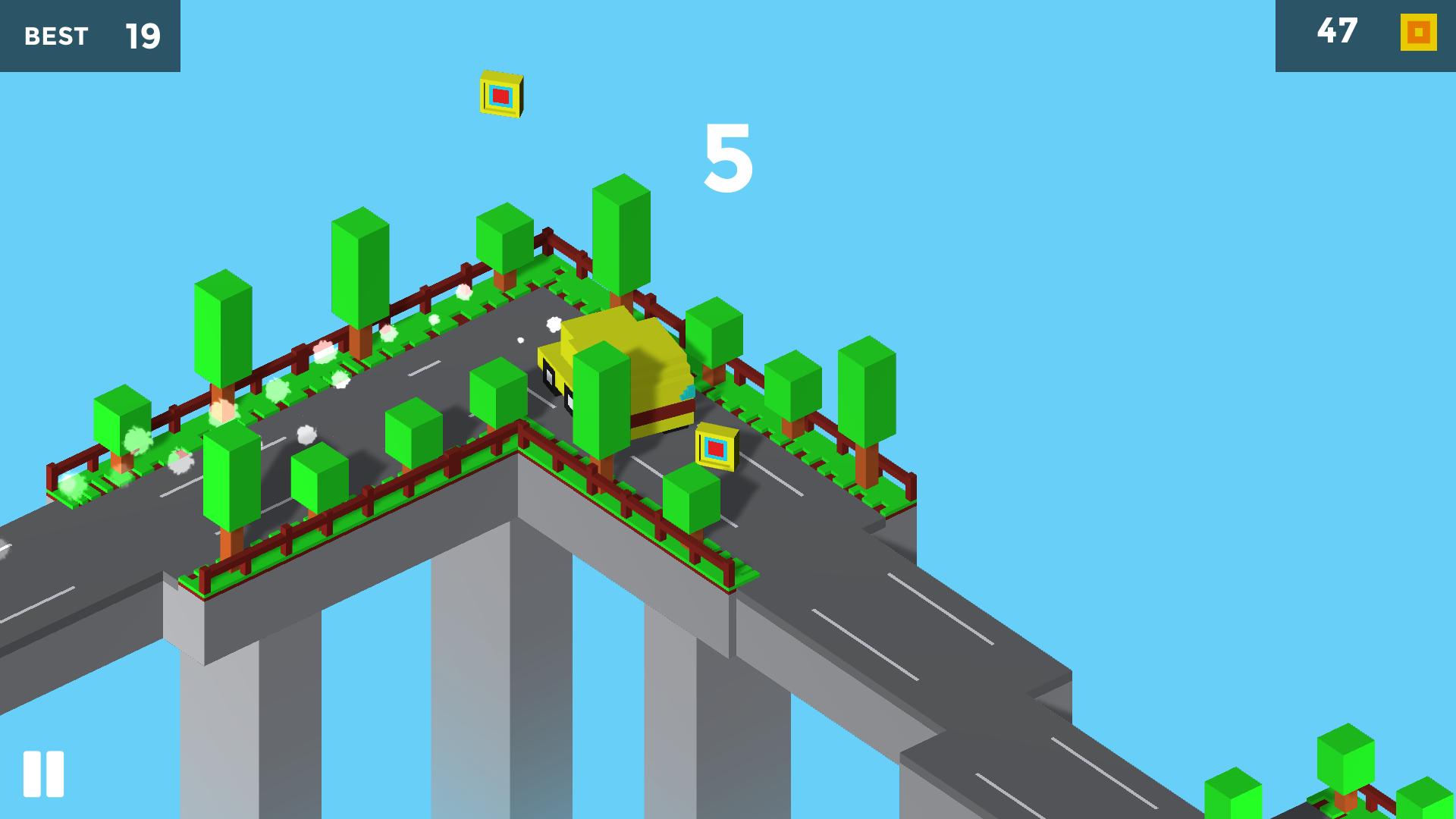Click the number 19 best score
The width and height of the screenshot is (1456, 819).
tap(144, 35)
